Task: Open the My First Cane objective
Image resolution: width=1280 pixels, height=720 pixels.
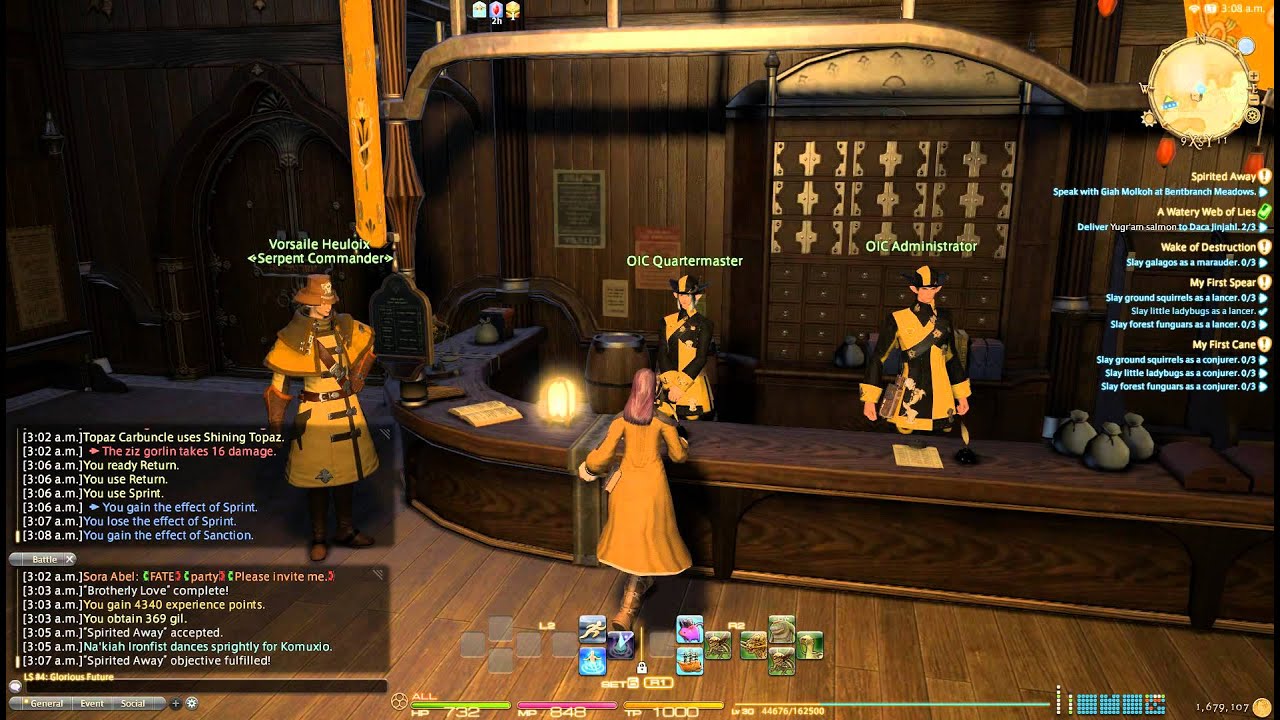Action: click(1223, 345)
